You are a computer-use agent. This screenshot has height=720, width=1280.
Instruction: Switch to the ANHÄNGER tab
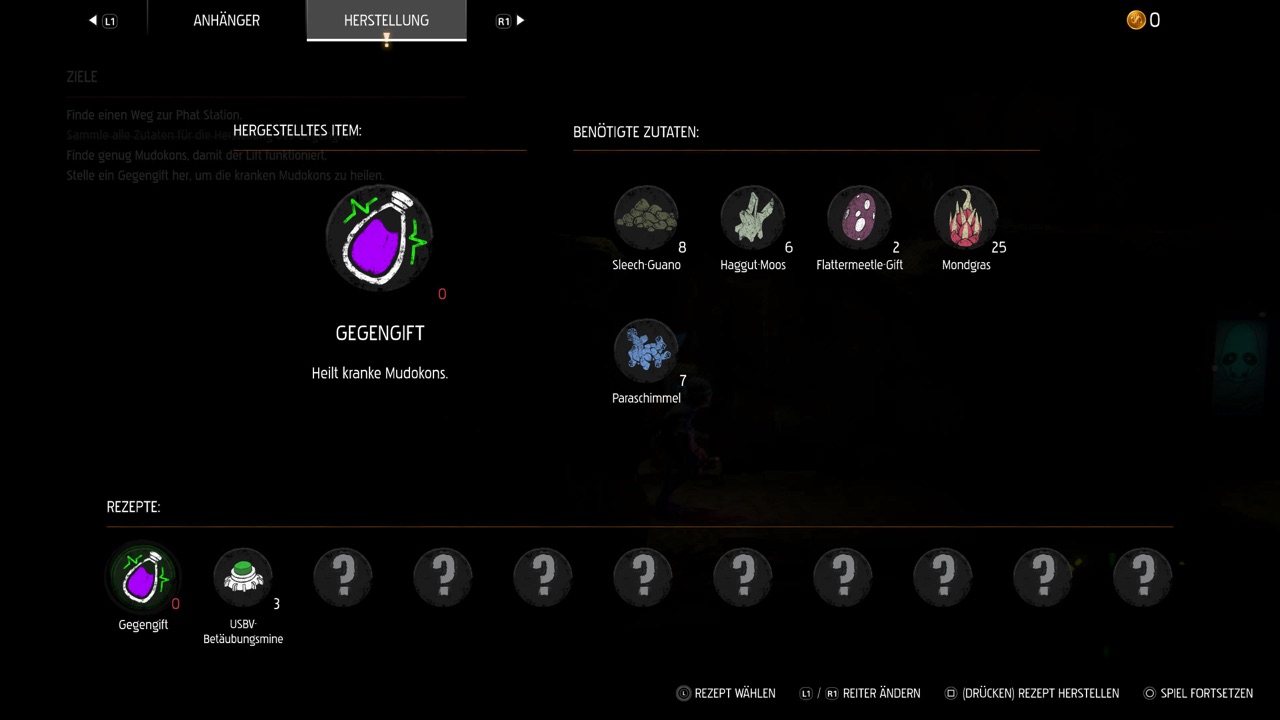click(226, 20)
